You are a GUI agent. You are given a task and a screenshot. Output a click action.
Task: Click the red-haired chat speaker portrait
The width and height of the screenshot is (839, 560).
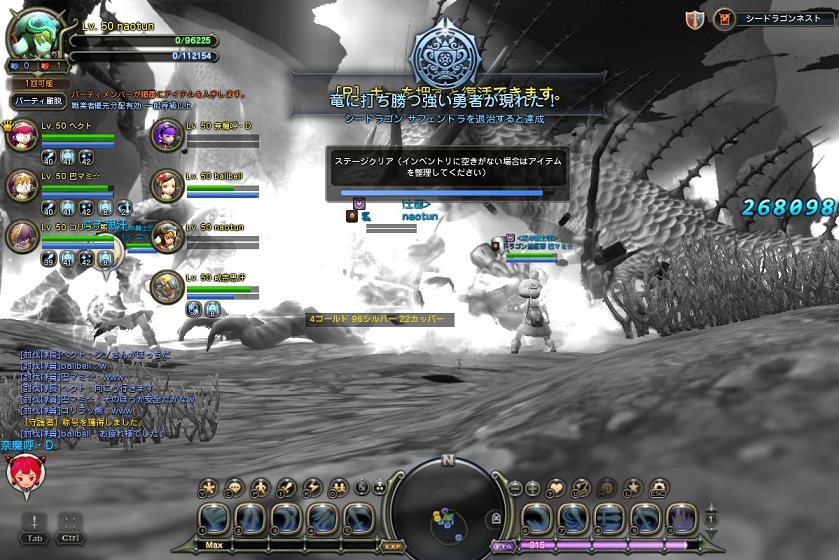tap(24, 473)
